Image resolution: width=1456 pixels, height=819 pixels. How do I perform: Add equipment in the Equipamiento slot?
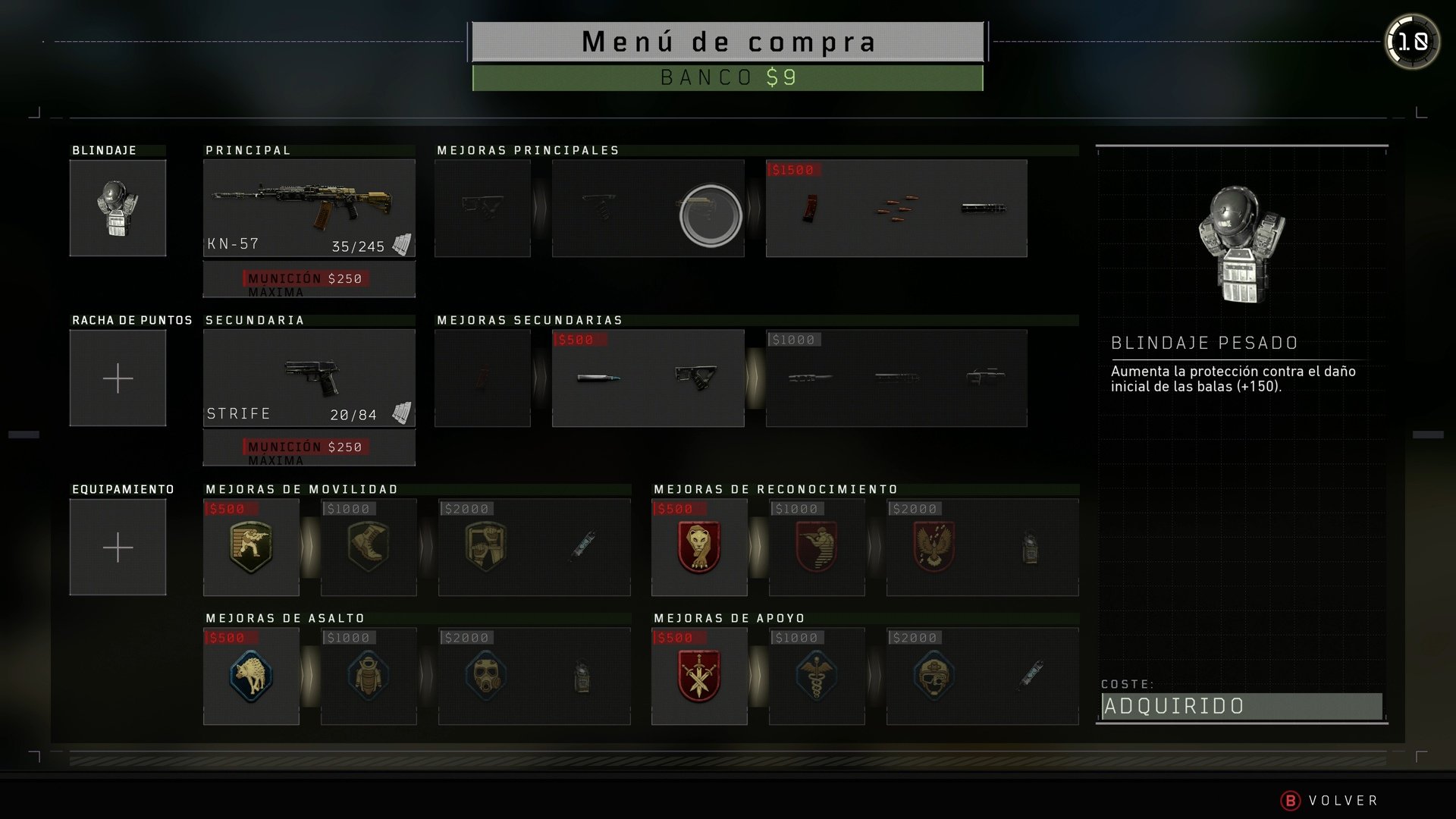click(x=118, y=546)
